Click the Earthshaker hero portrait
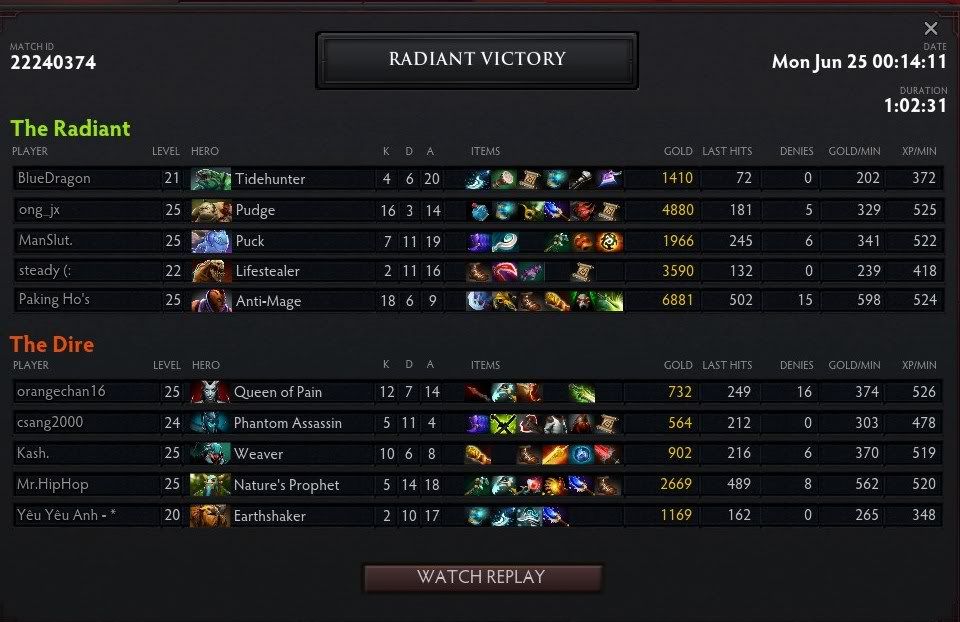Screen dimensions: 960x622 point(210,516)
